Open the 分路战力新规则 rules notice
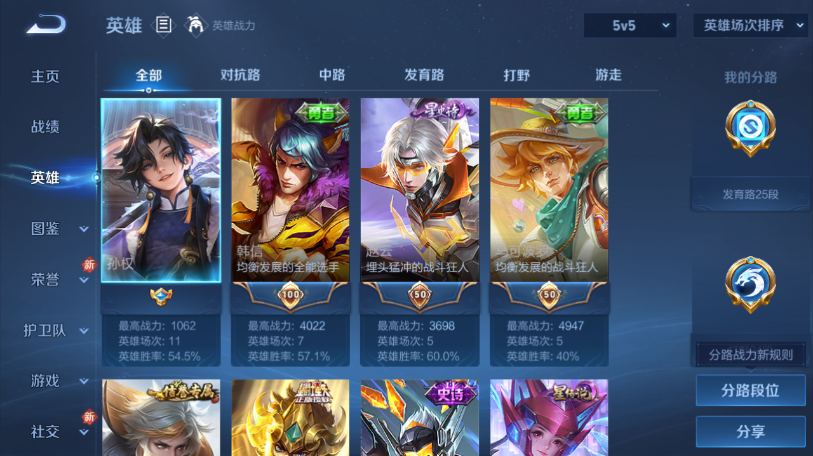This screenshot has width=813, height=456. 750,355
